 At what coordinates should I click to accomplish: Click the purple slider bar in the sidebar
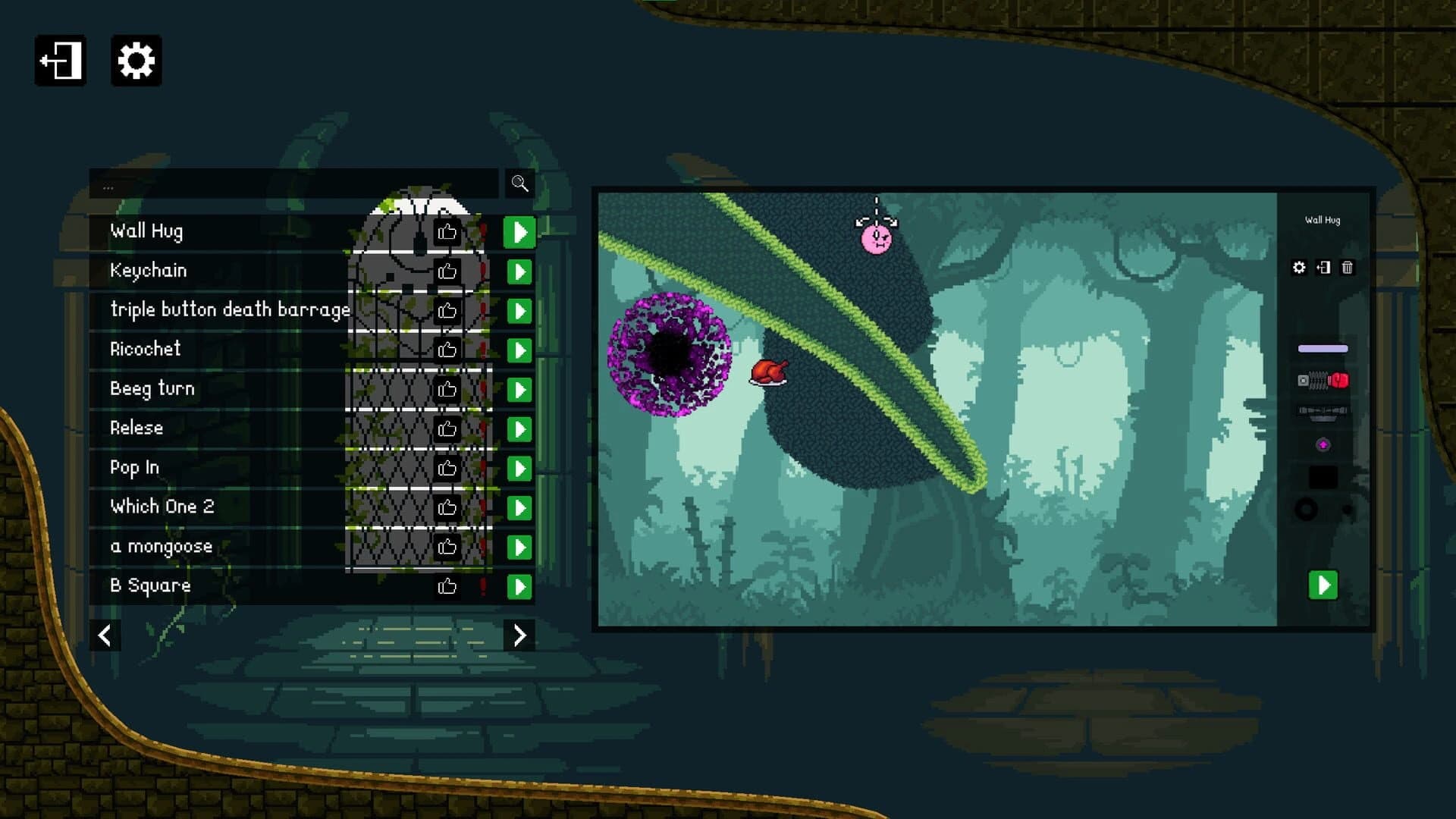pyautogui.click(x=1323, y=349)
